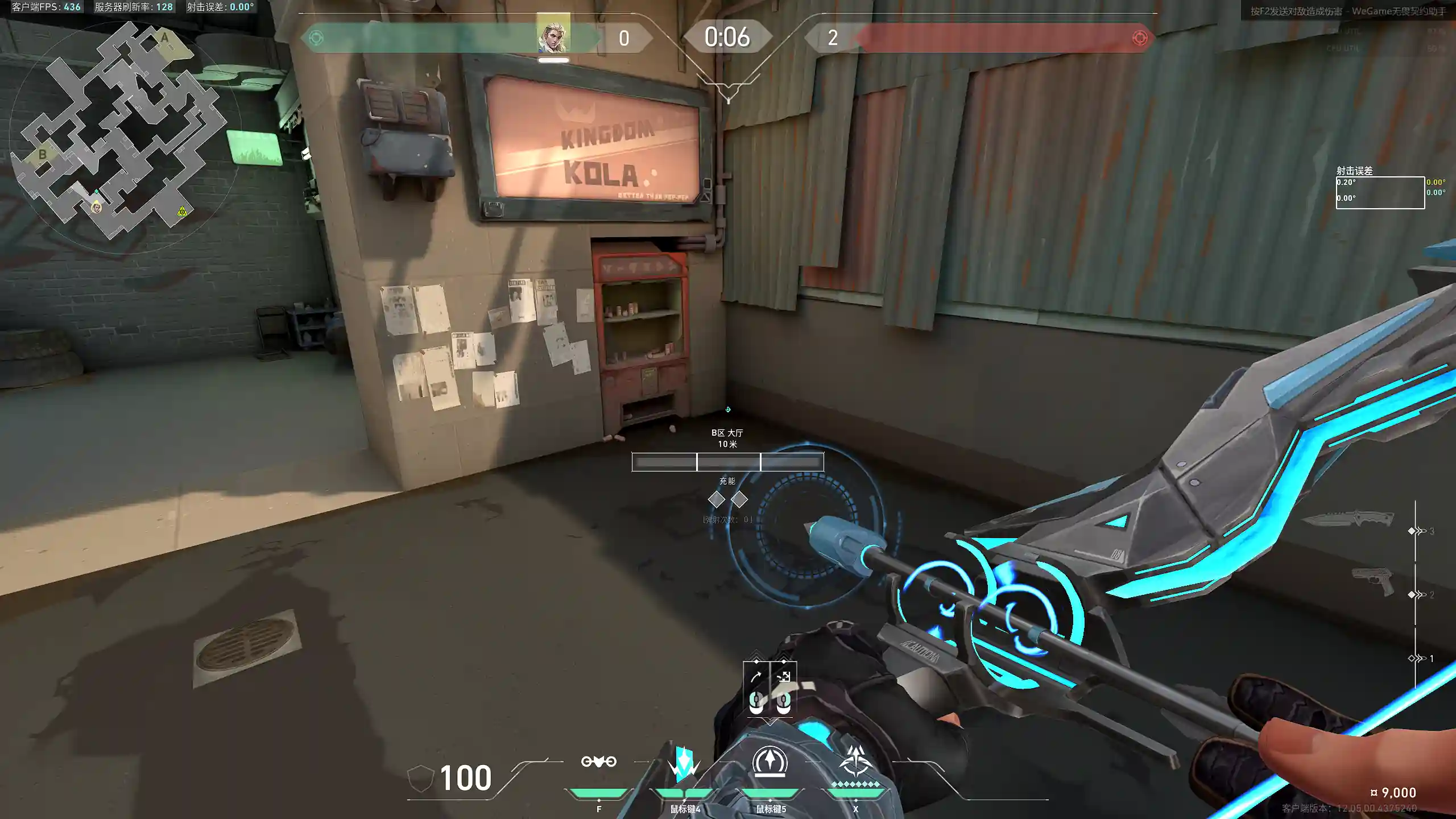The height and width of the screenshot is (819, 1456).
Task: Select the knife in the weapon list
Action: [1348, 519]
